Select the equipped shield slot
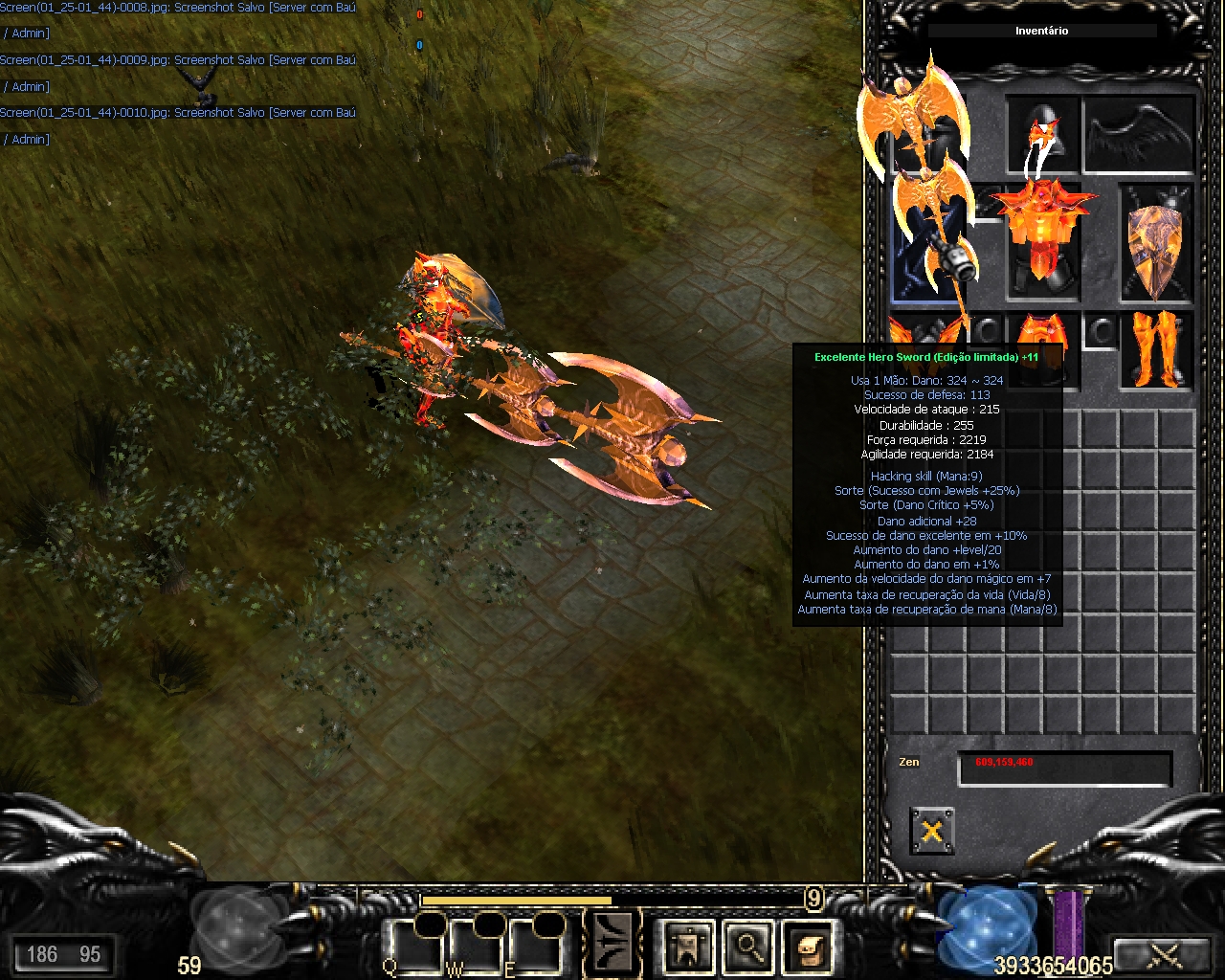The width and height of the screenshot is (1225, 980). pyautogui.click(x=1157, y=240)
